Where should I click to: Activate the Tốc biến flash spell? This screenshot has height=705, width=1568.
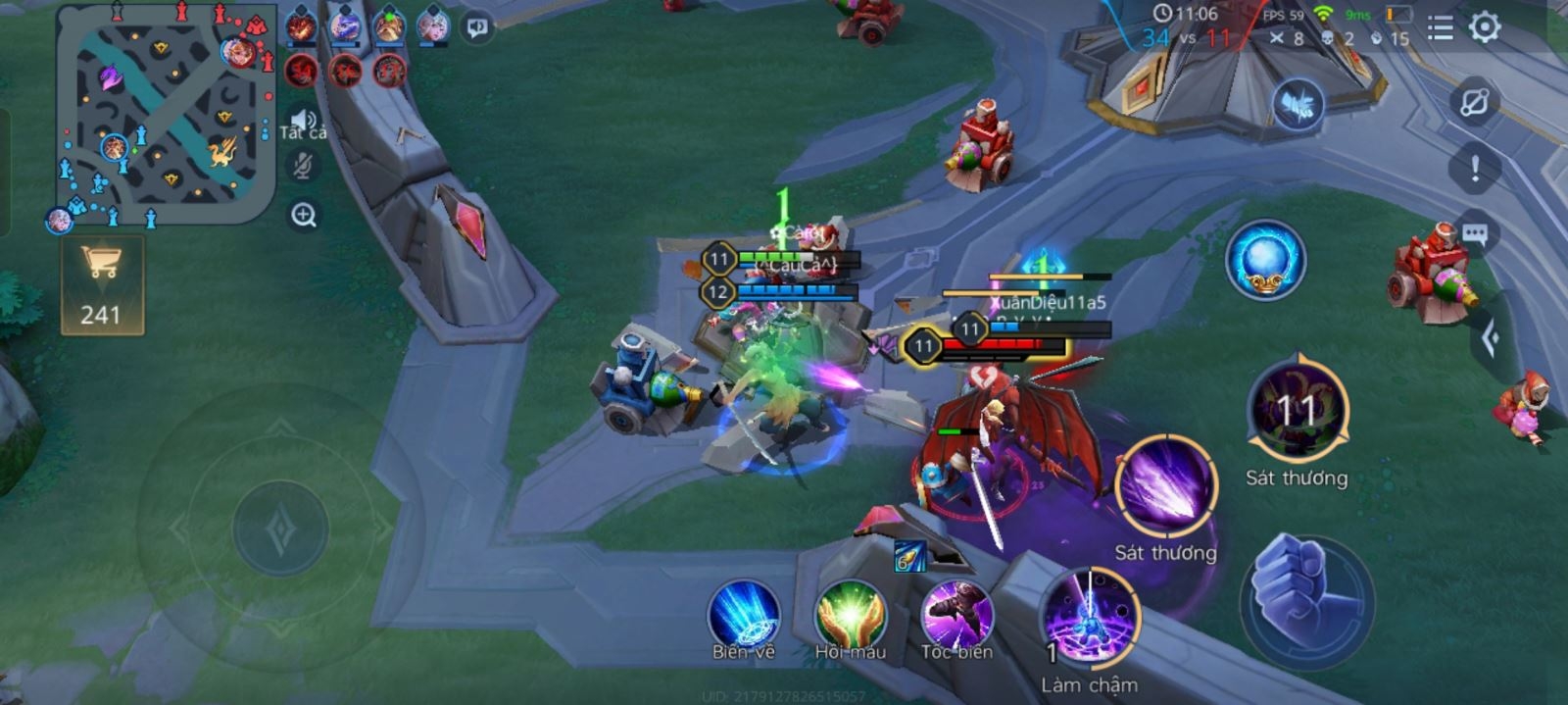(956, 616)
